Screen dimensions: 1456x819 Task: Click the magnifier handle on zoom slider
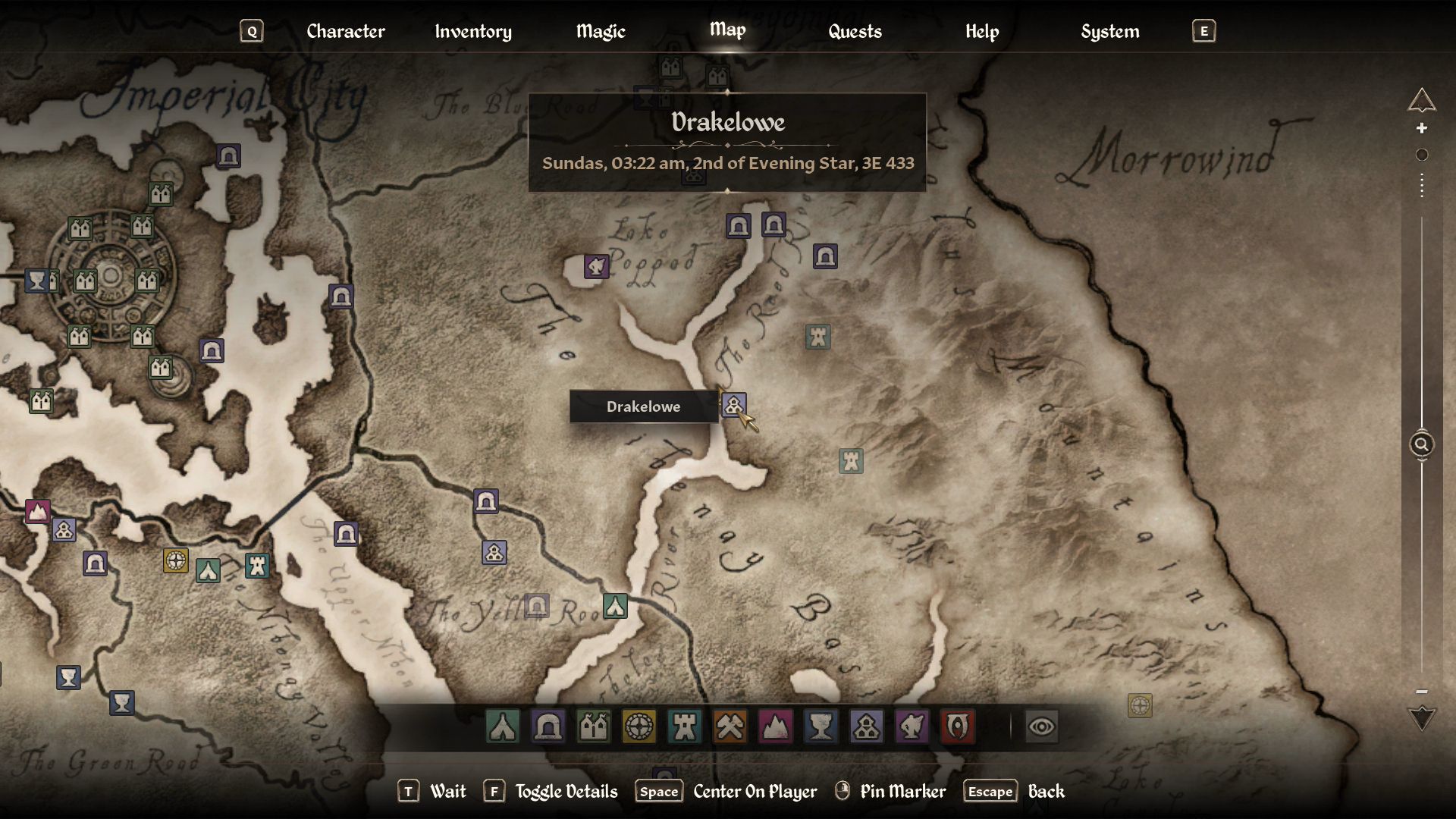click(1422, 444)
